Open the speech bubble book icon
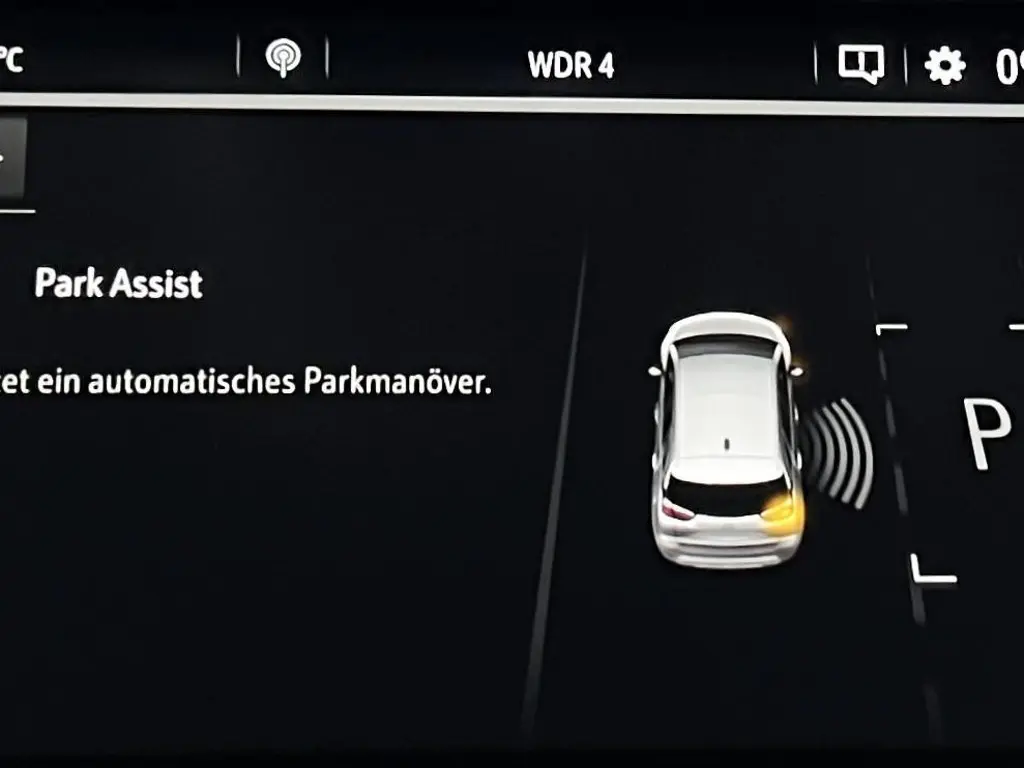Image resolution: width=1024 pixels, height=768 pixels. point(860,65)
